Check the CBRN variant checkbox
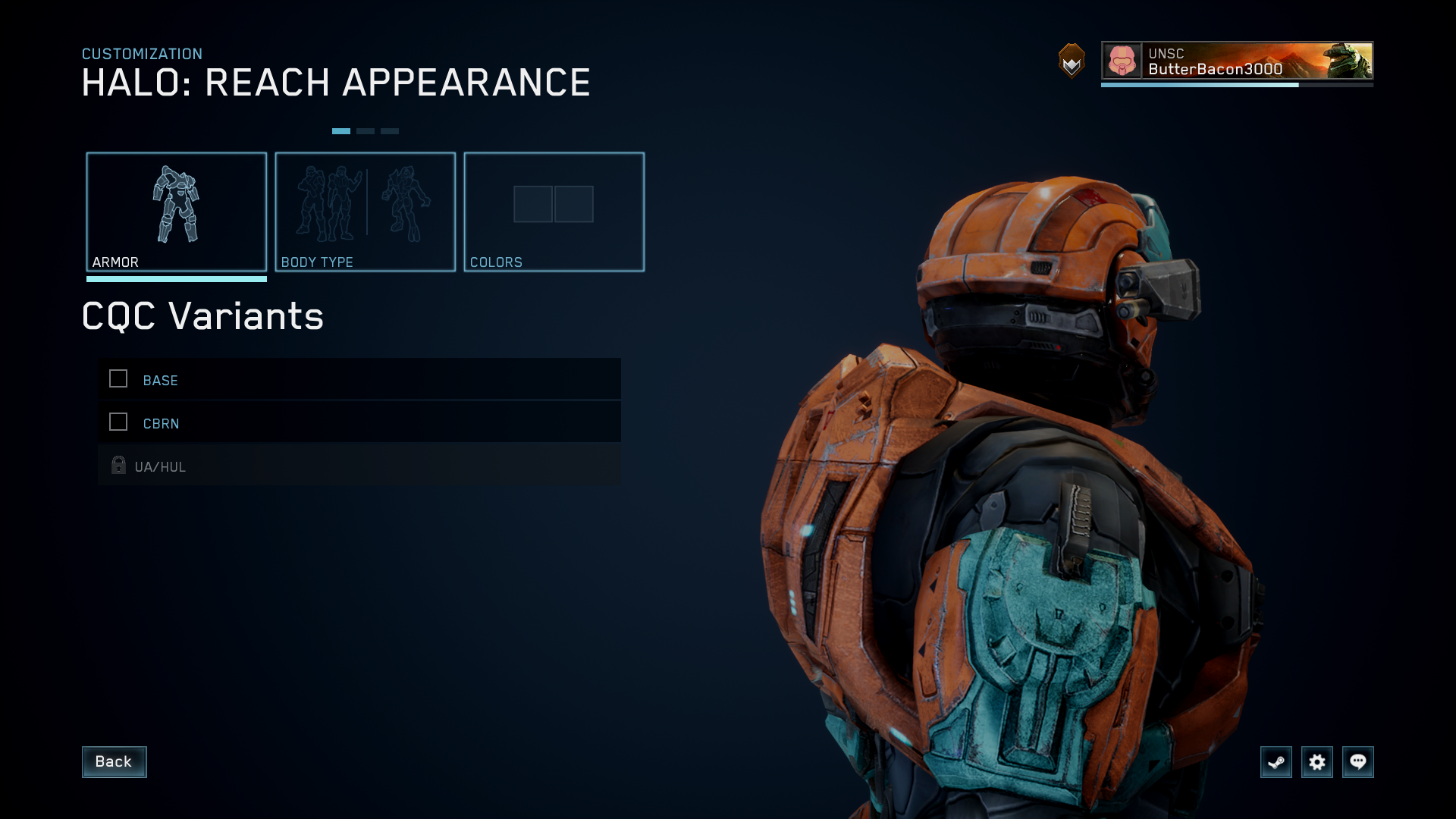 click(x=118, y=422)
